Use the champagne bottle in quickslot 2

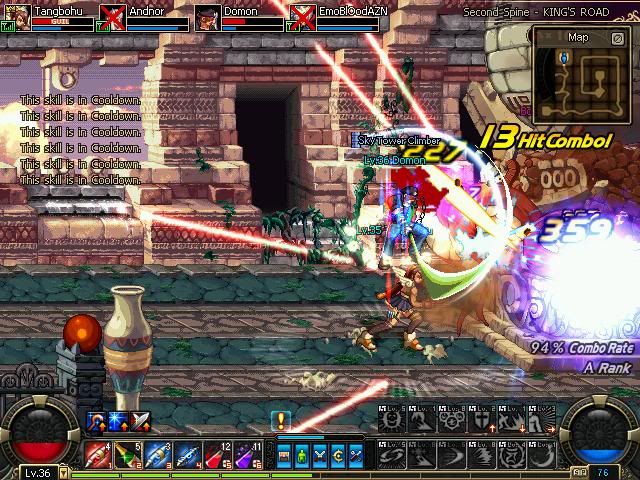pyautogui.click(x=127, y=454)
